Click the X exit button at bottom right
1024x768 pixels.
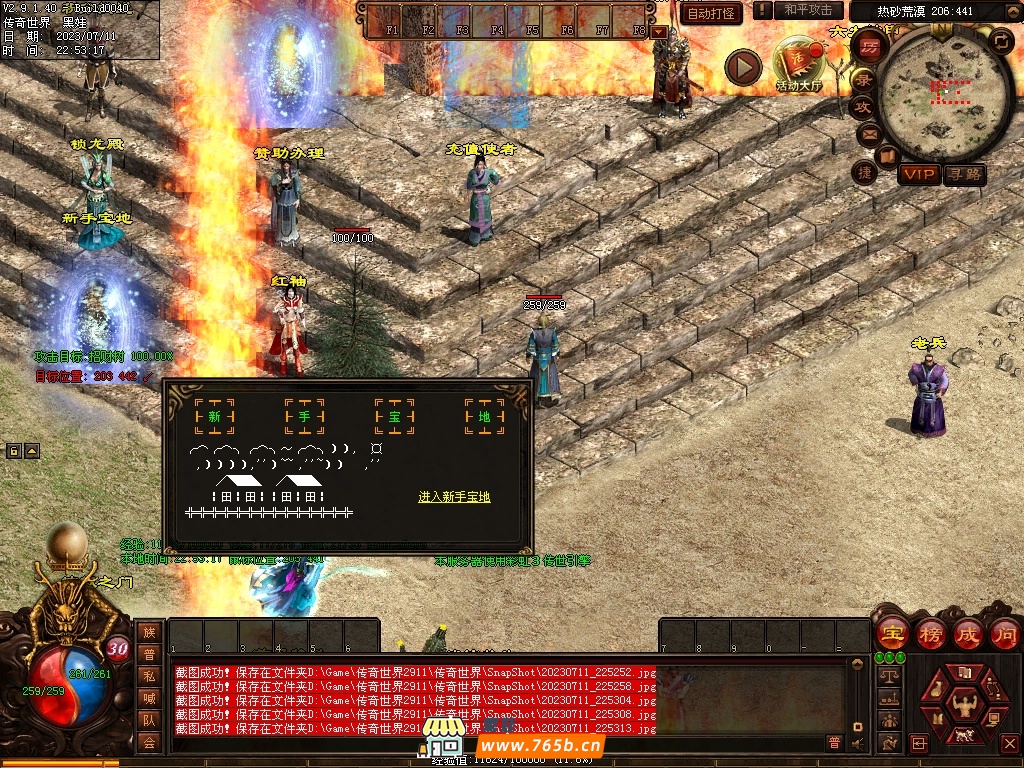pyautogui.click(x=1009, y=743)
